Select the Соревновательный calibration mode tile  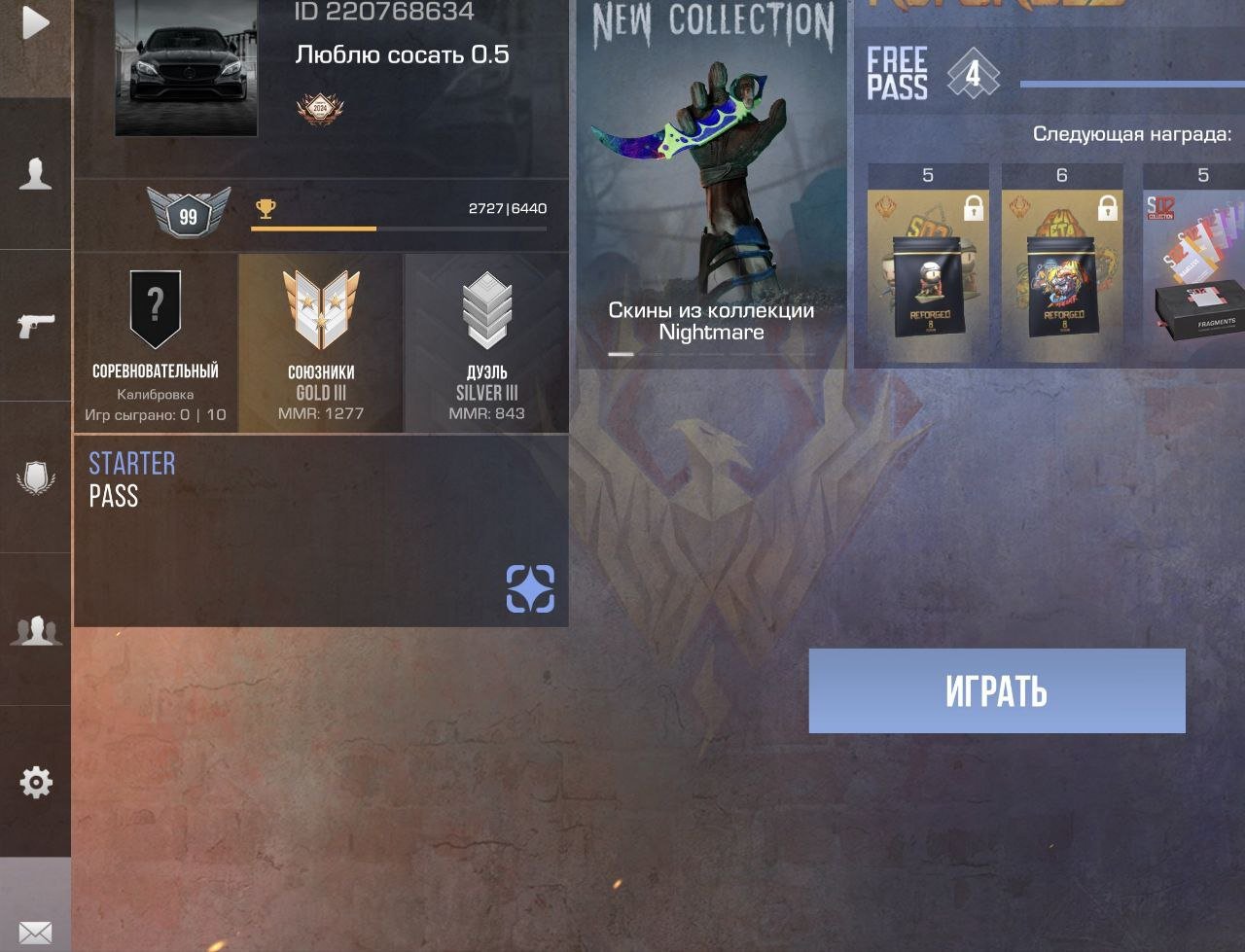[156, 343]
